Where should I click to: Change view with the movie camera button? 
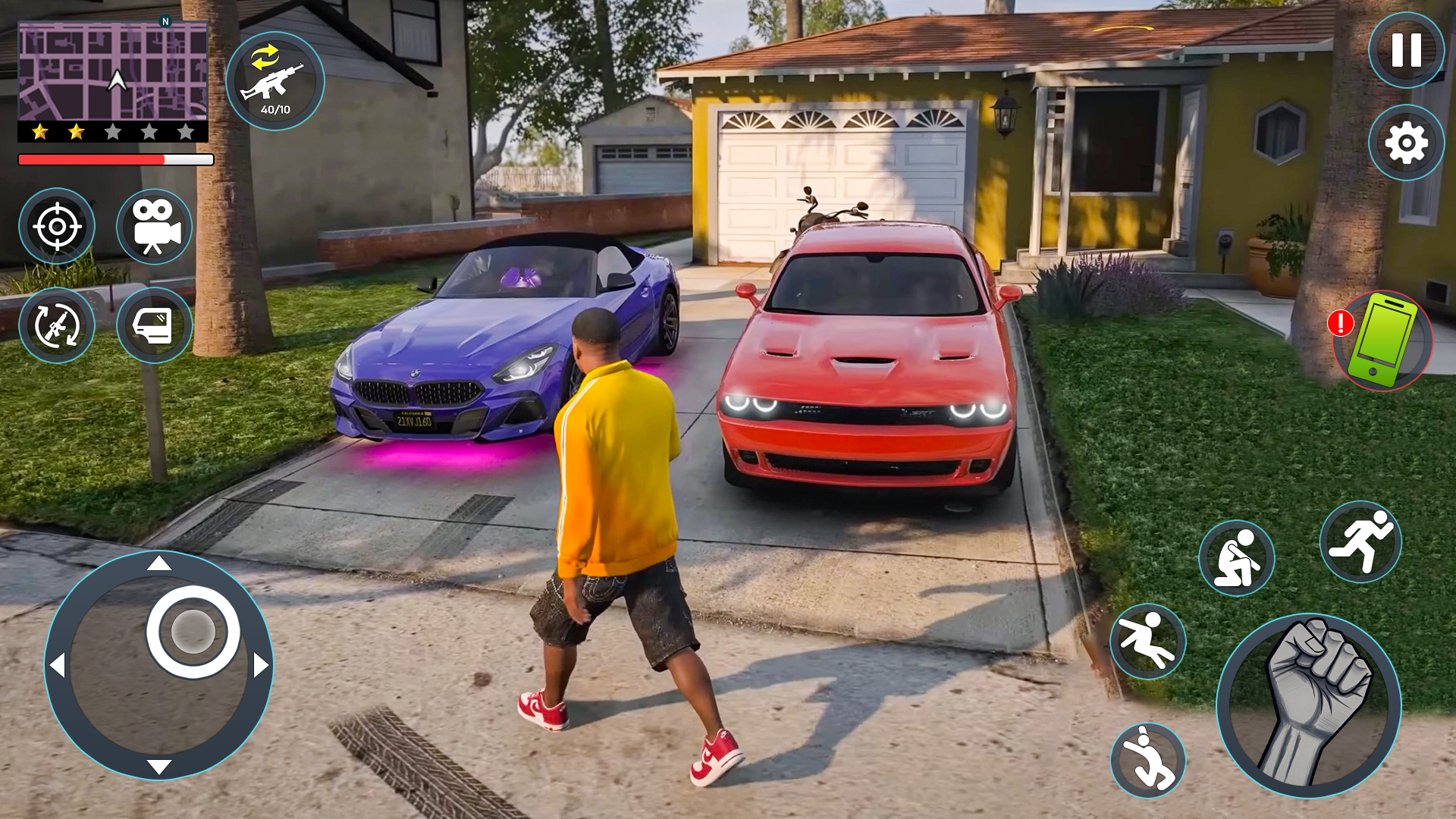coord(154,226)
